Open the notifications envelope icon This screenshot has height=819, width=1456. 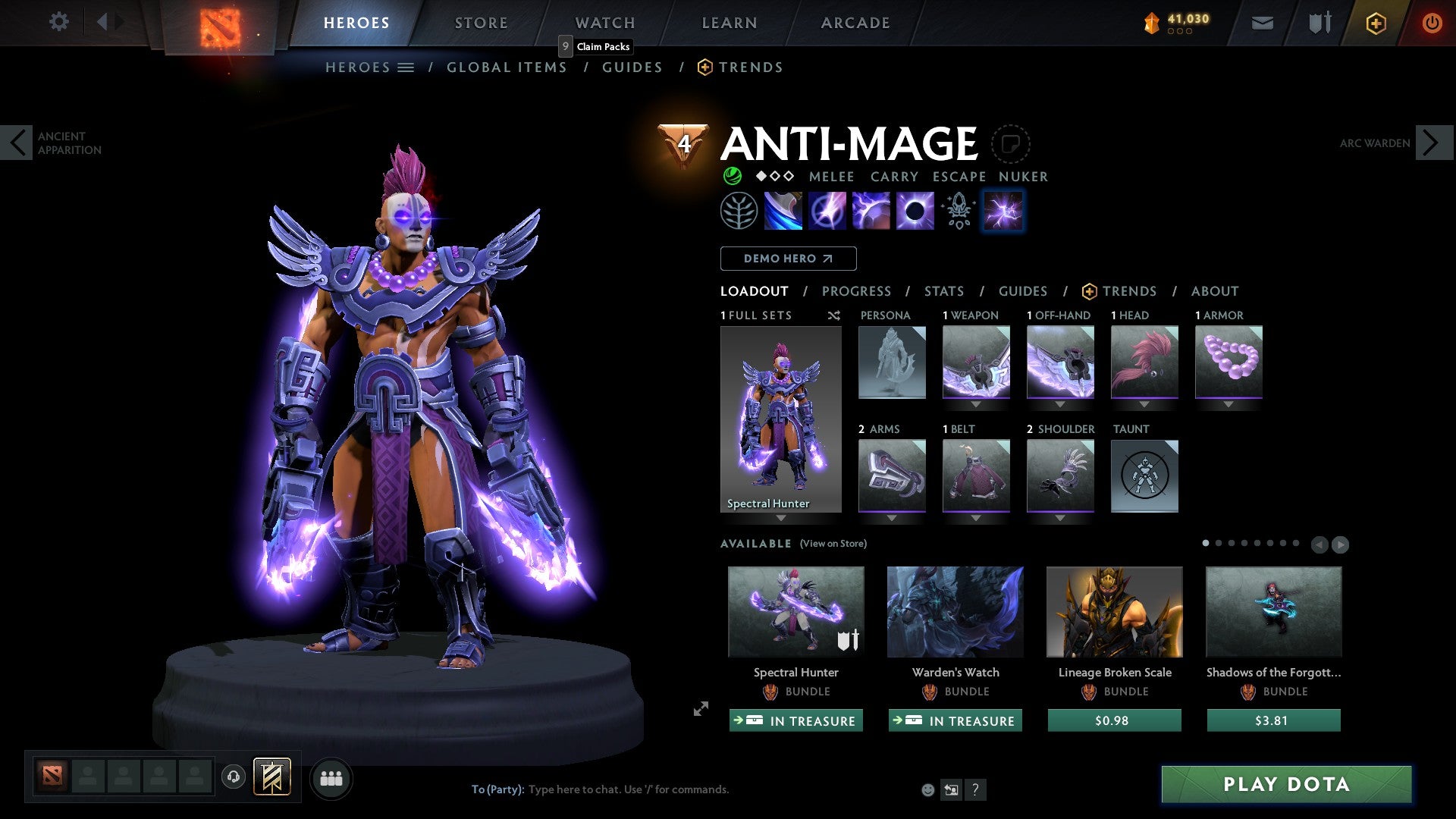pos(1263,22)
